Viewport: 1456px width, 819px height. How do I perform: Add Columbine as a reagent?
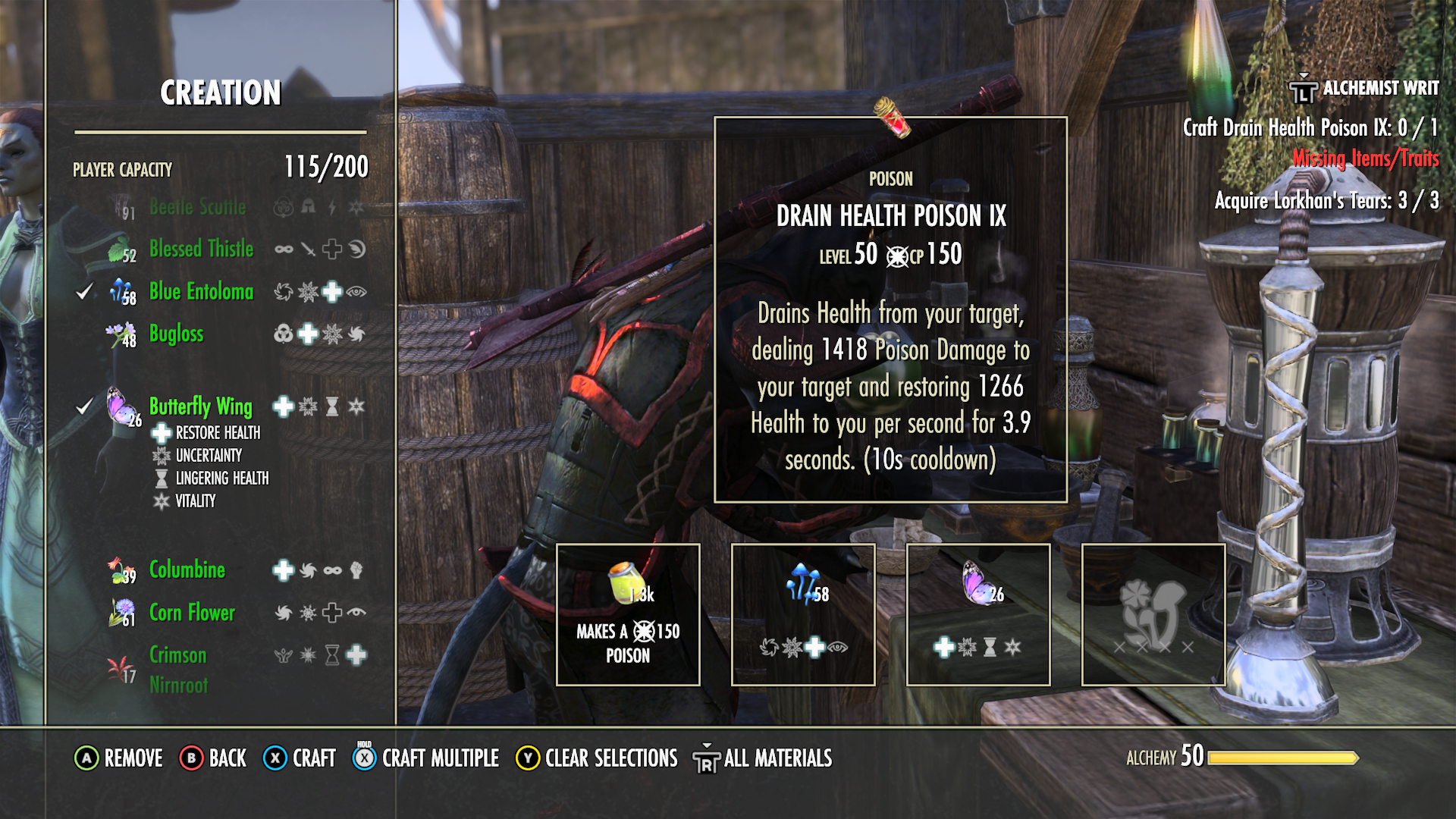(187, 570)
